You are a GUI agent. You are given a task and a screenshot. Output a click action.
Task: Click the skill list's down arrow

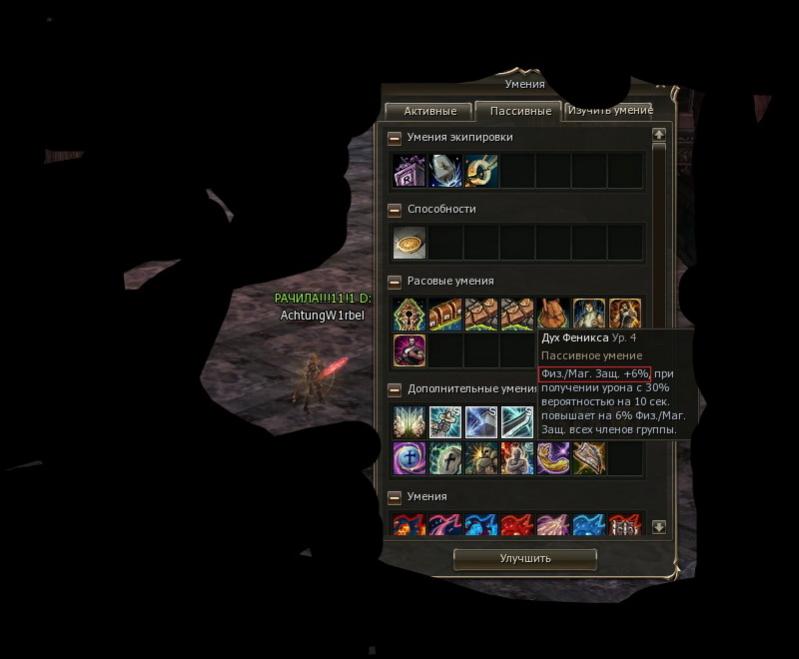click(x=659, y=527)
